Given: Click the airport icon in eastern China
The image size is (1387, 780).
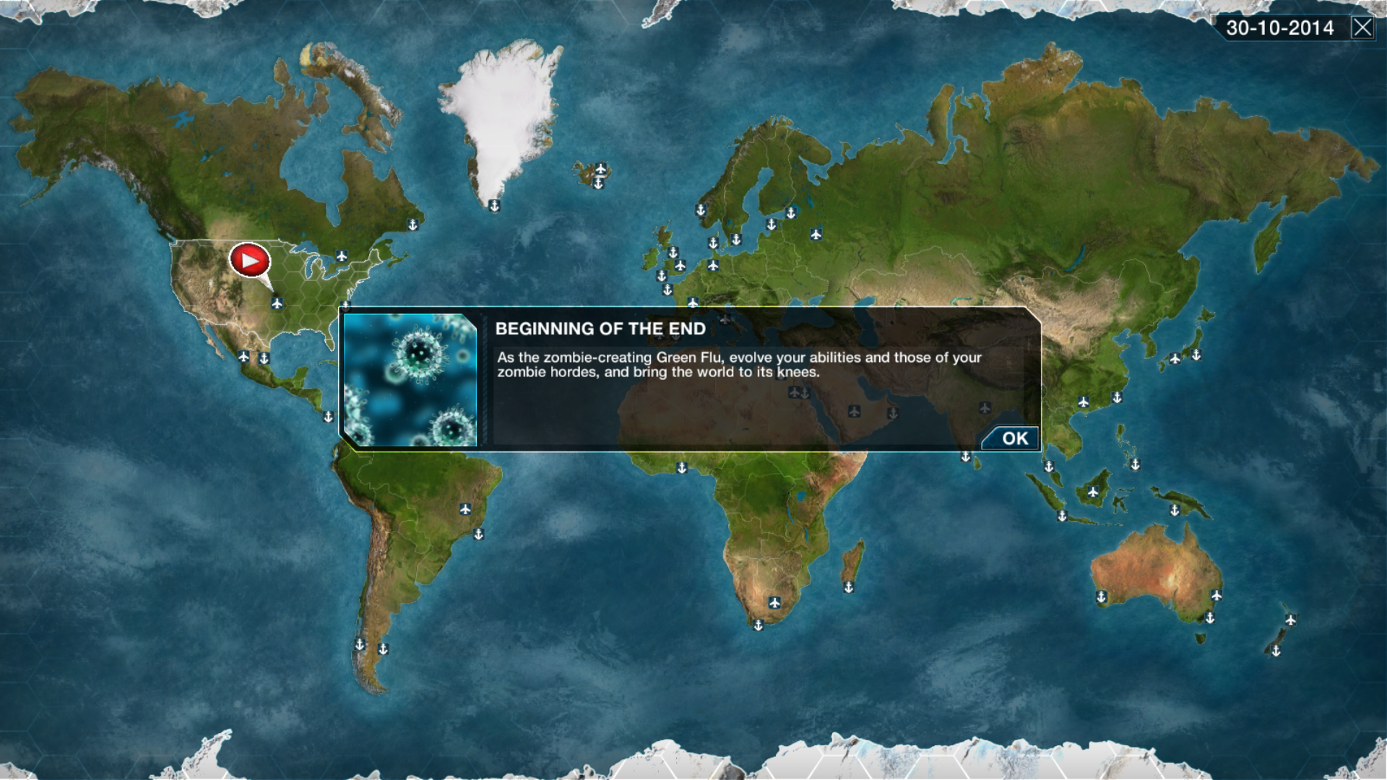Looking at the screenshot, I should click(1084, 401).
